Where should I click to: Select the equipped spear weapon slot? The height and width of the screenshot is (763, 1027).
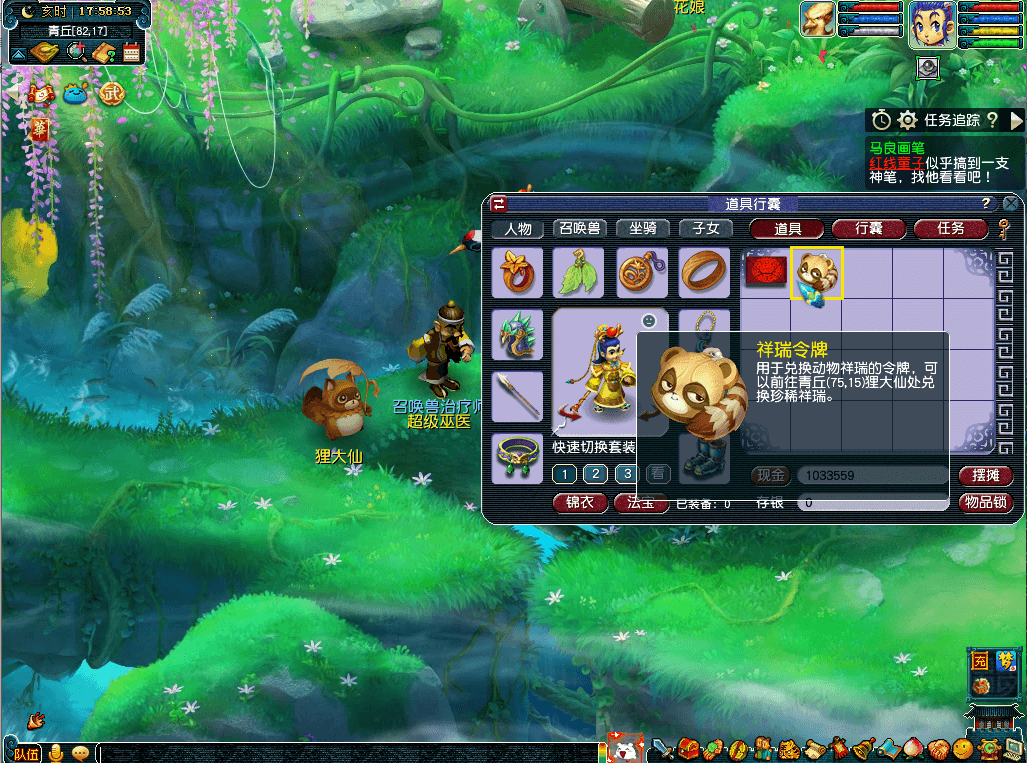517,396
